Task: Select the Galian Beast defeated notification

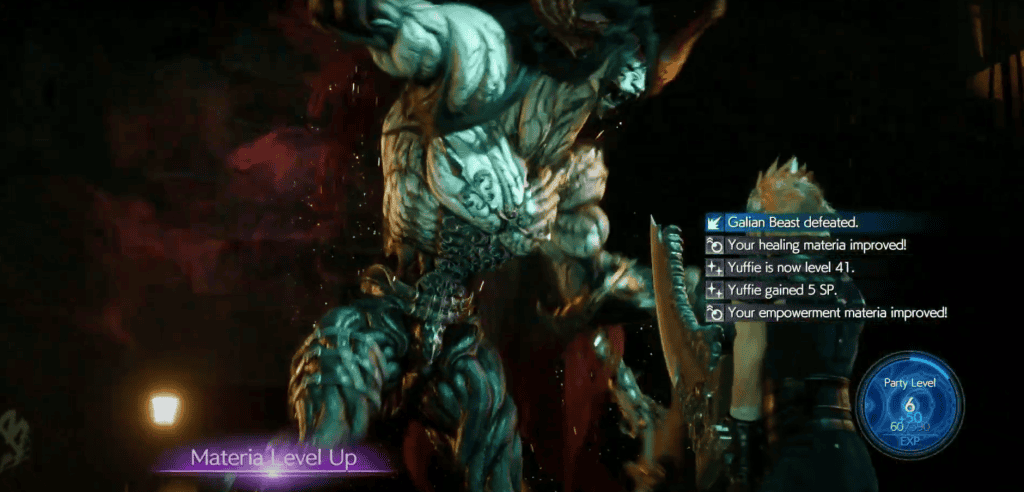Action: point(790,222)
